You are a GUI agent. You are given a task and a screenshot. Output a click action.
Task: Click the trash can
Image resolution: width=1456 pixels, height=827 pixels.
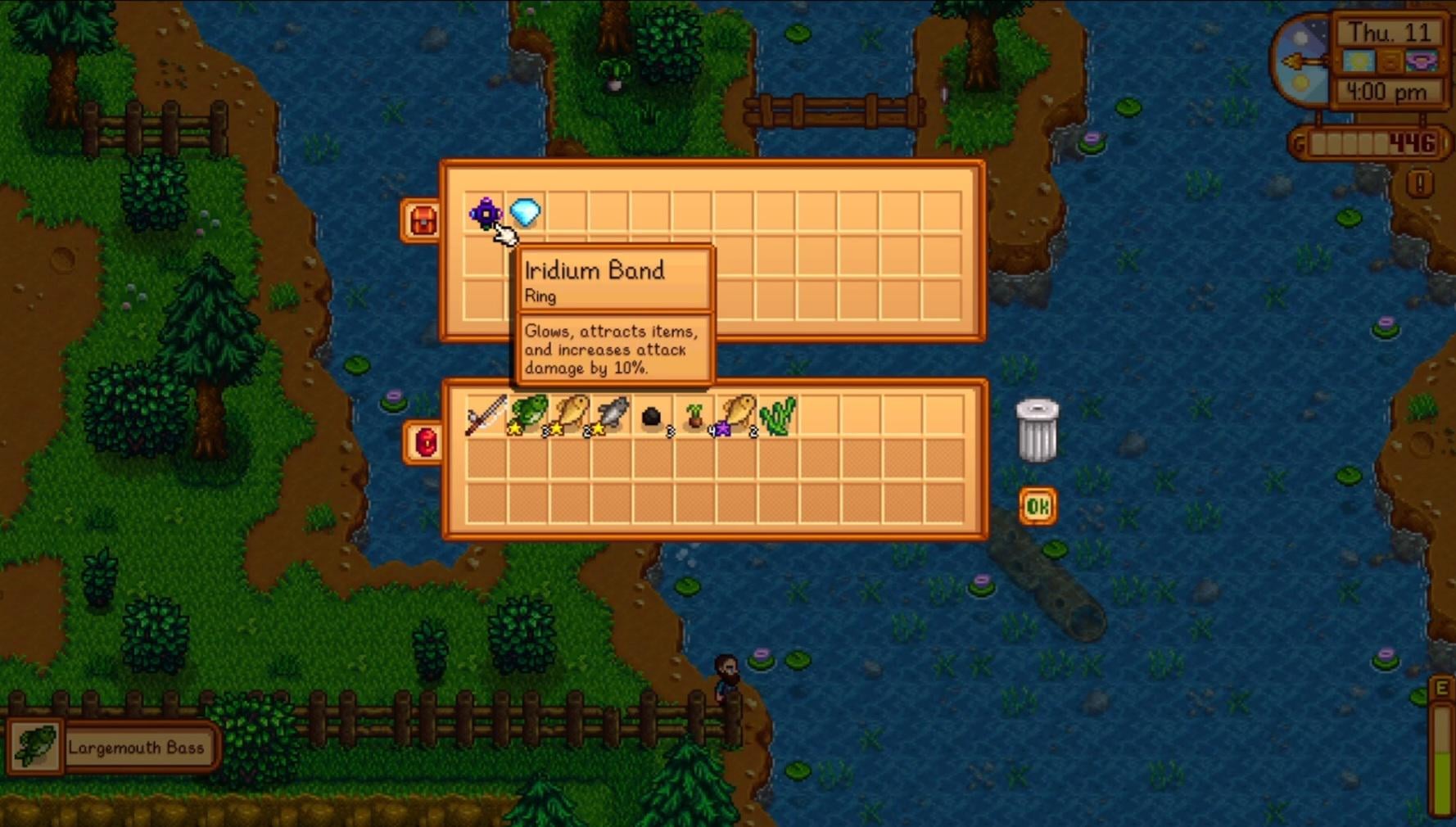click(x=1037, y=430)
